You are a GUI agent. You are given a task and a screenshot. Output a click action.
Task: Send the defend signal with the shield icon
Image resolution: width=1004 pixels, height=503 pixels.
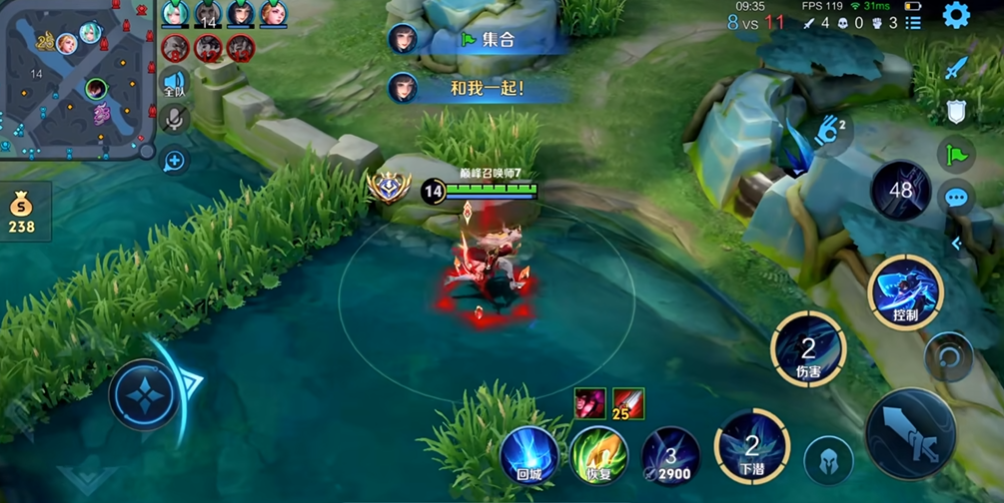(956, 111)
